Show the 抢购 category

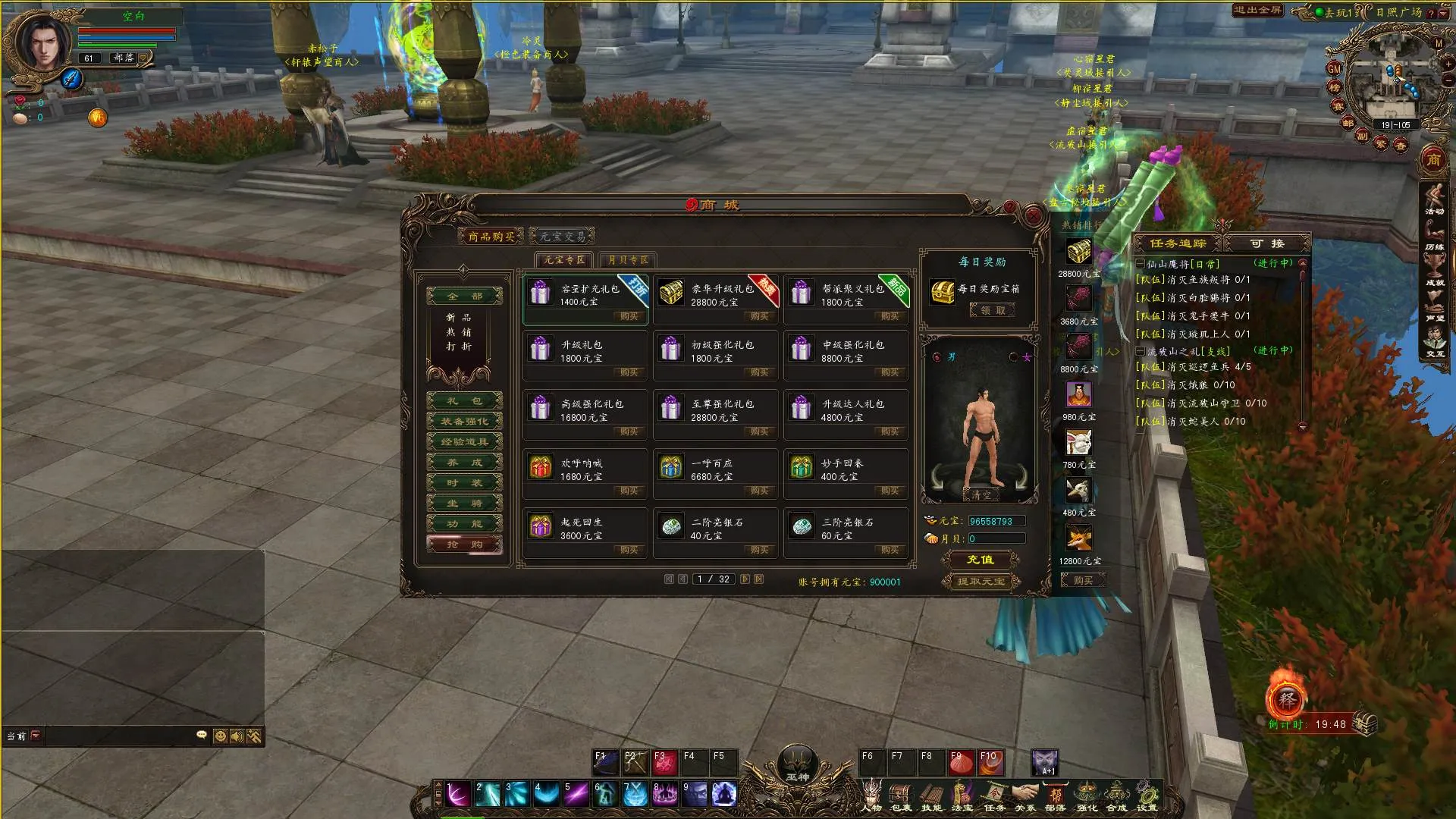465,544
